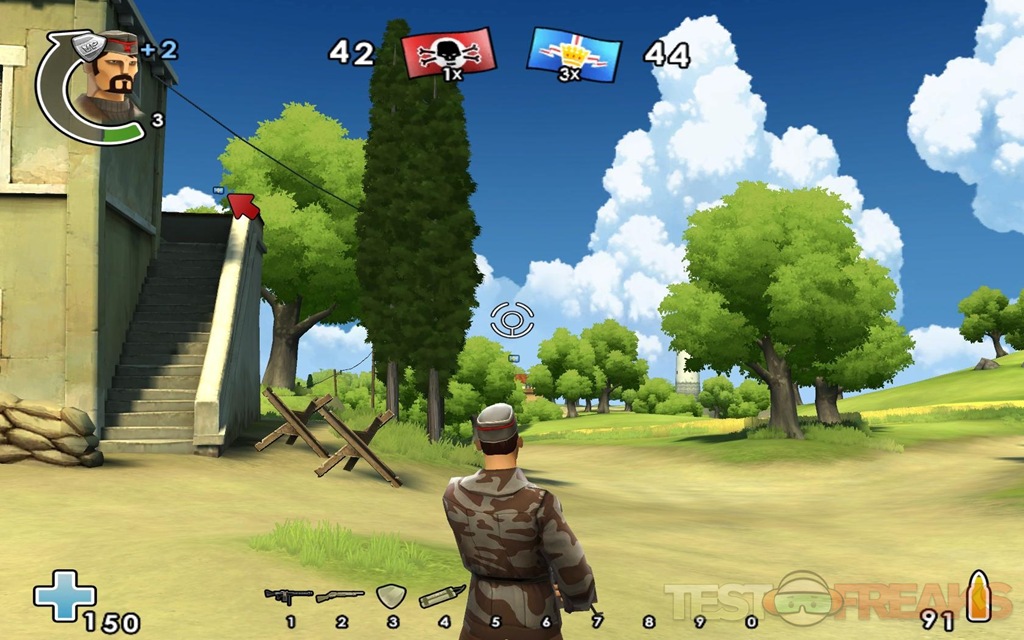Select the dynamite stick in slot 4

(x=441, y=597)
